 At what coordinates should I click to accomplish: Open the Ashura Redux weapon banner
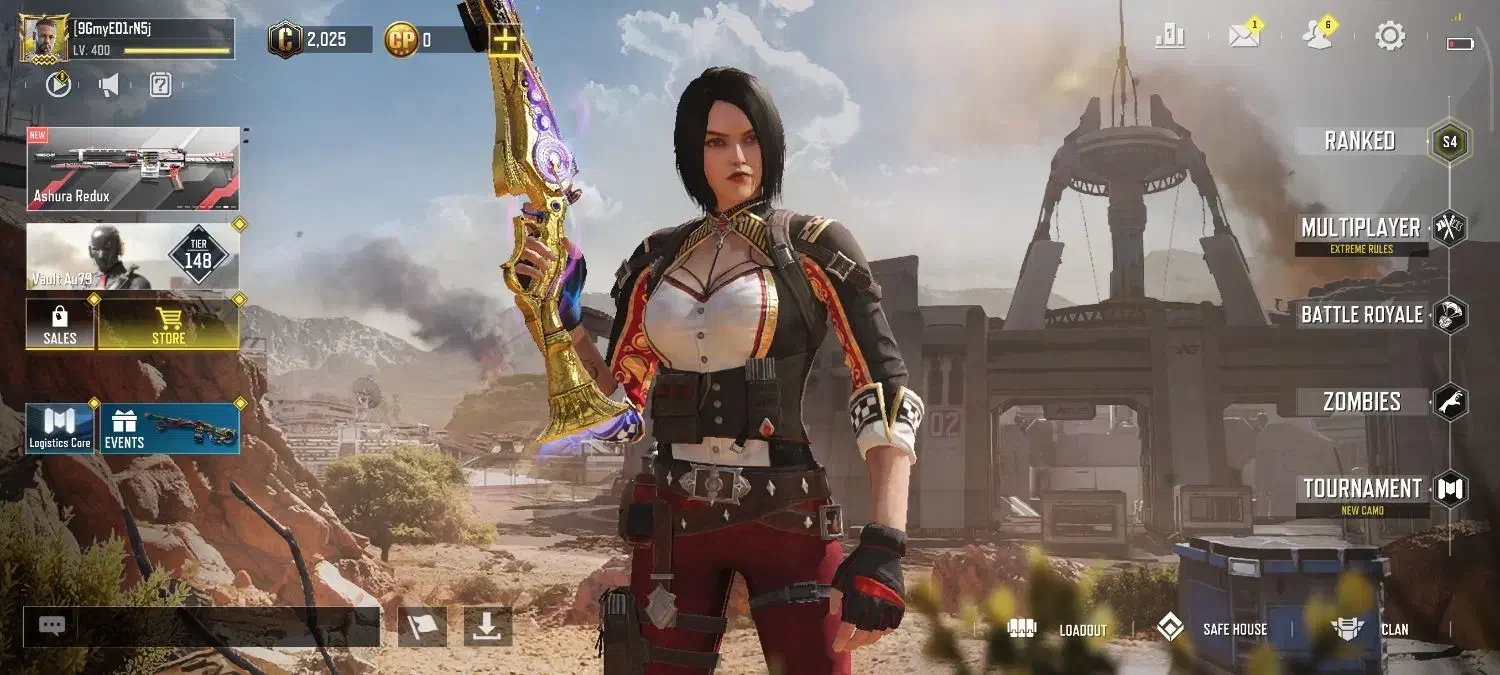pyautogui.click(x=133, y=168)
